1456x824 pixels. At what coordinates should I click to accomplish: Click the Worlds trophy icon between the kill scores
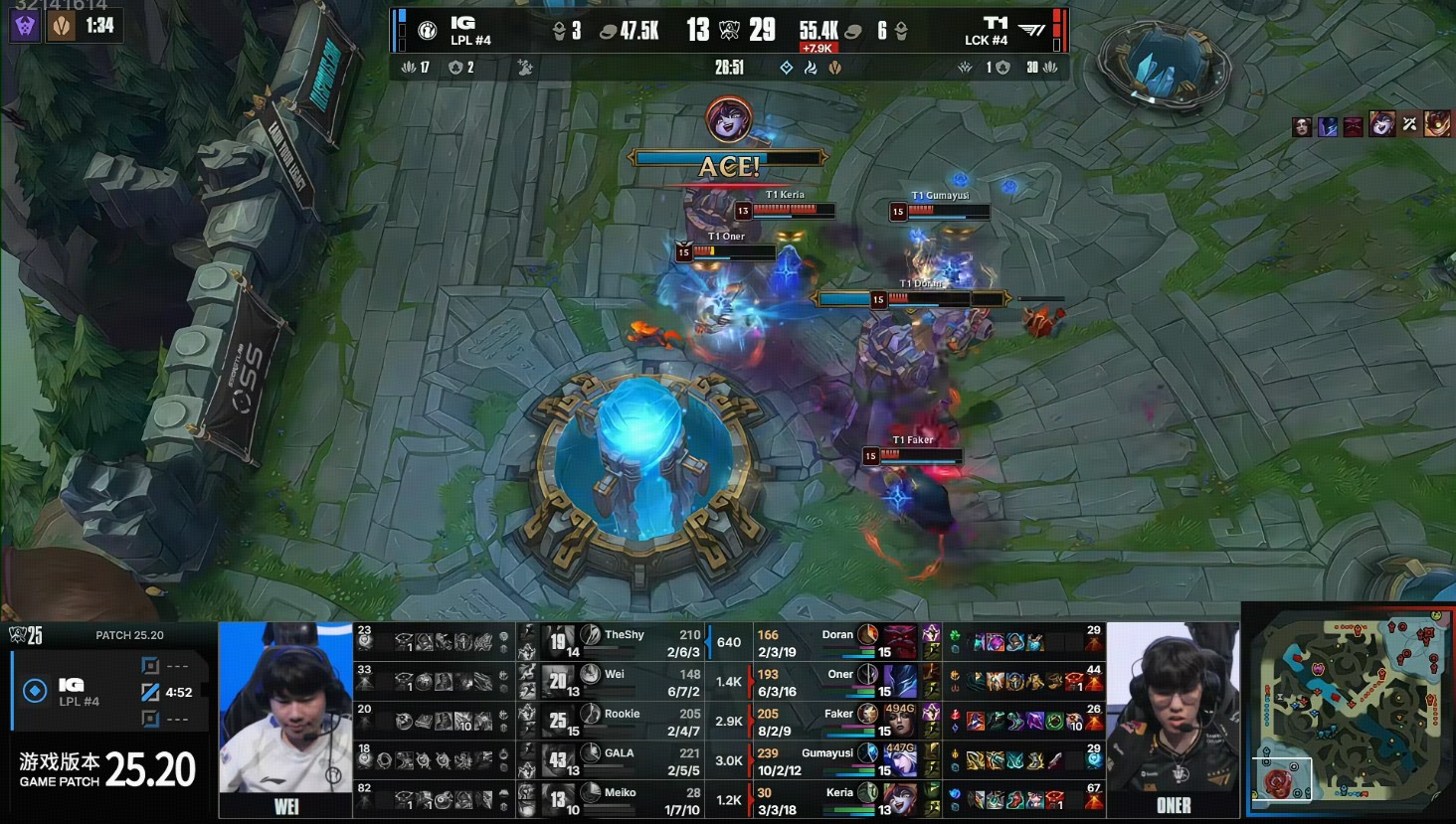730,30
